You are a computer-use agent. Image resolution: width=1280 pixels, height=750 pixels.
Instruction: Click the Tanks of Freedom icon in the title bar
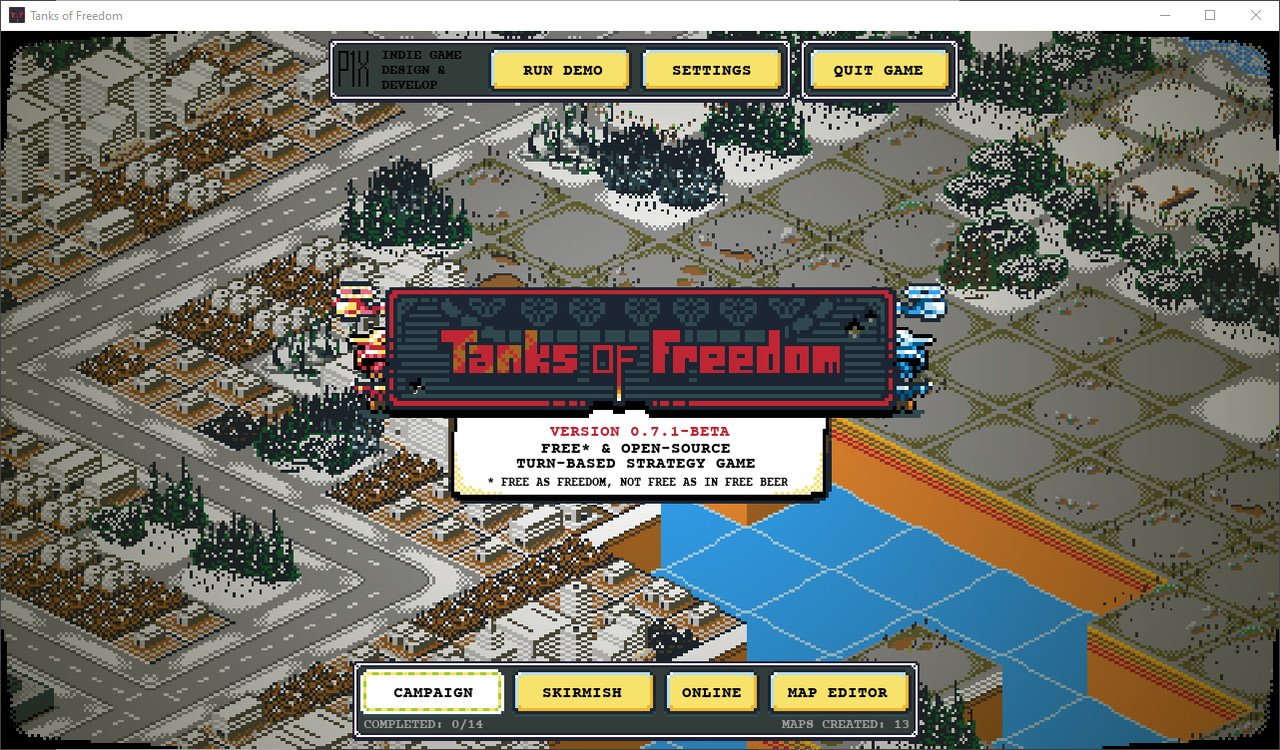14,15
